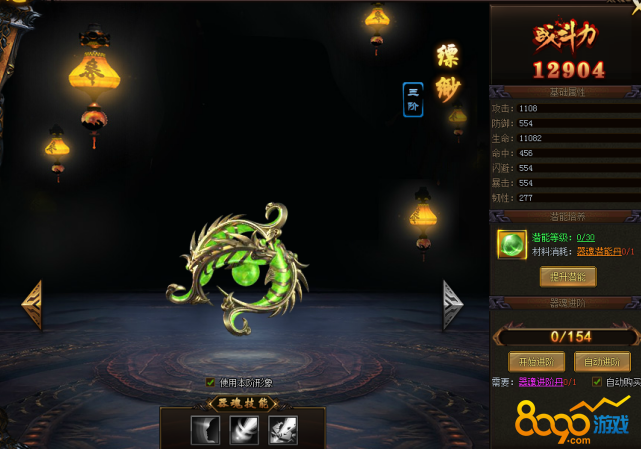Toggle the 自动购买 auto-buy checkbox
Viewport: 641px width, 449px height.
597,382
